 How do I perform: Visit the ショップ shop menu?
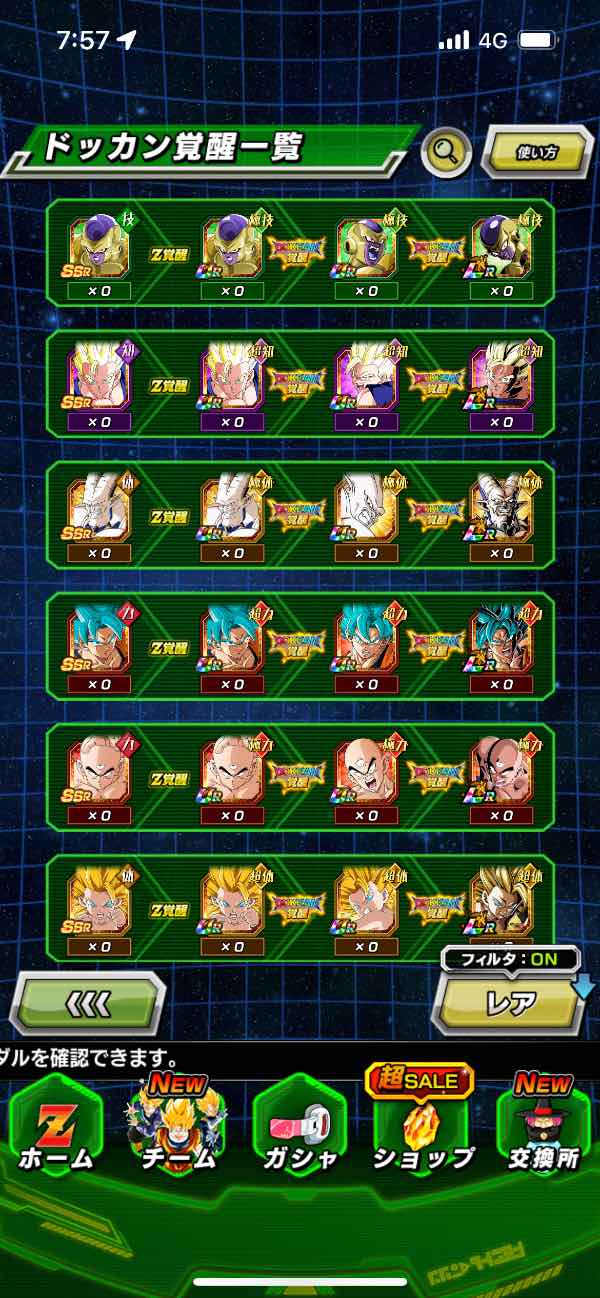pyautogui.click(x=421, y=1128)
